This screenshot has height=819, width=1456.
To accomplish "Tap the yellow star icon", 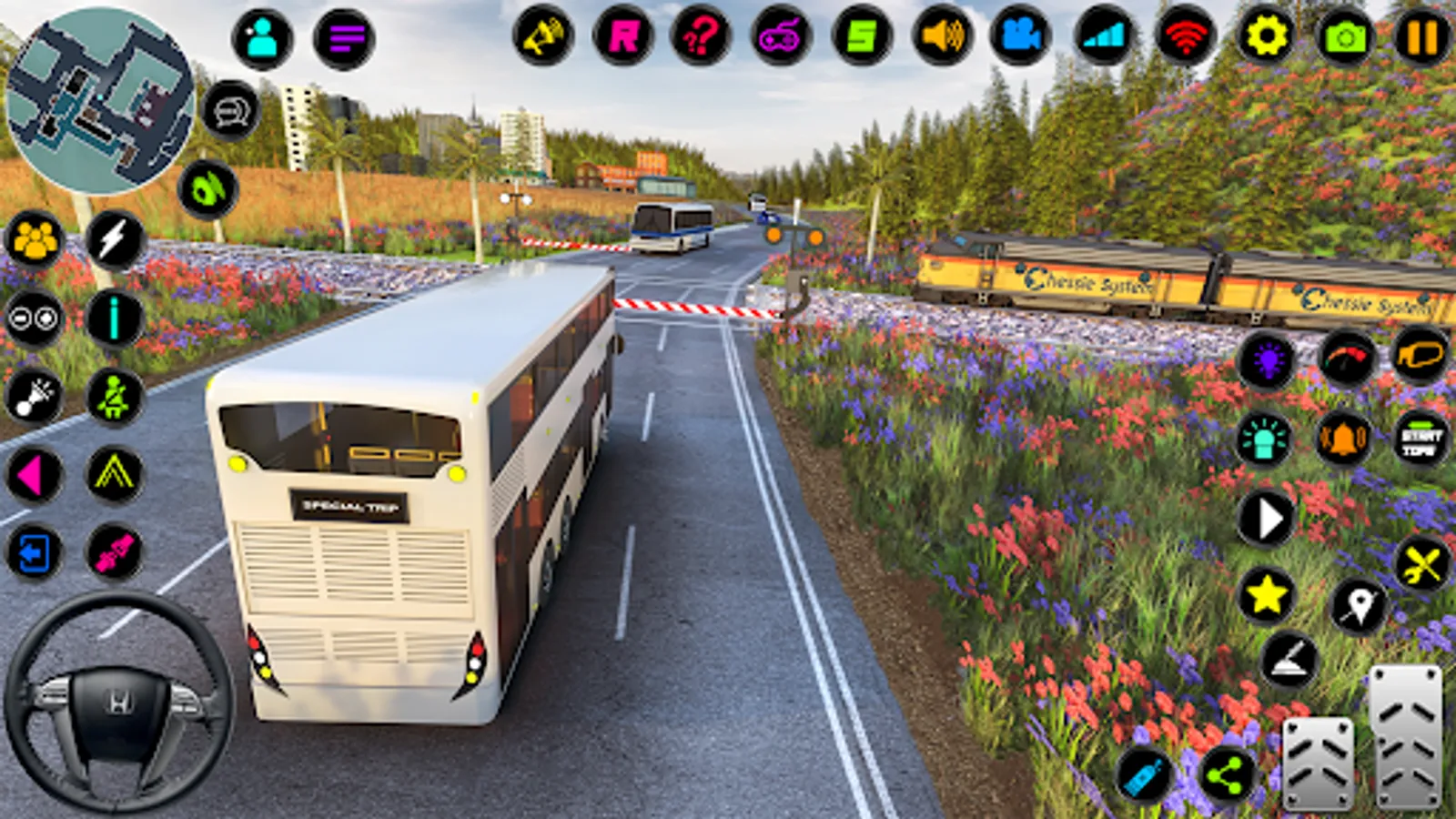I will tap(1266, 596).
